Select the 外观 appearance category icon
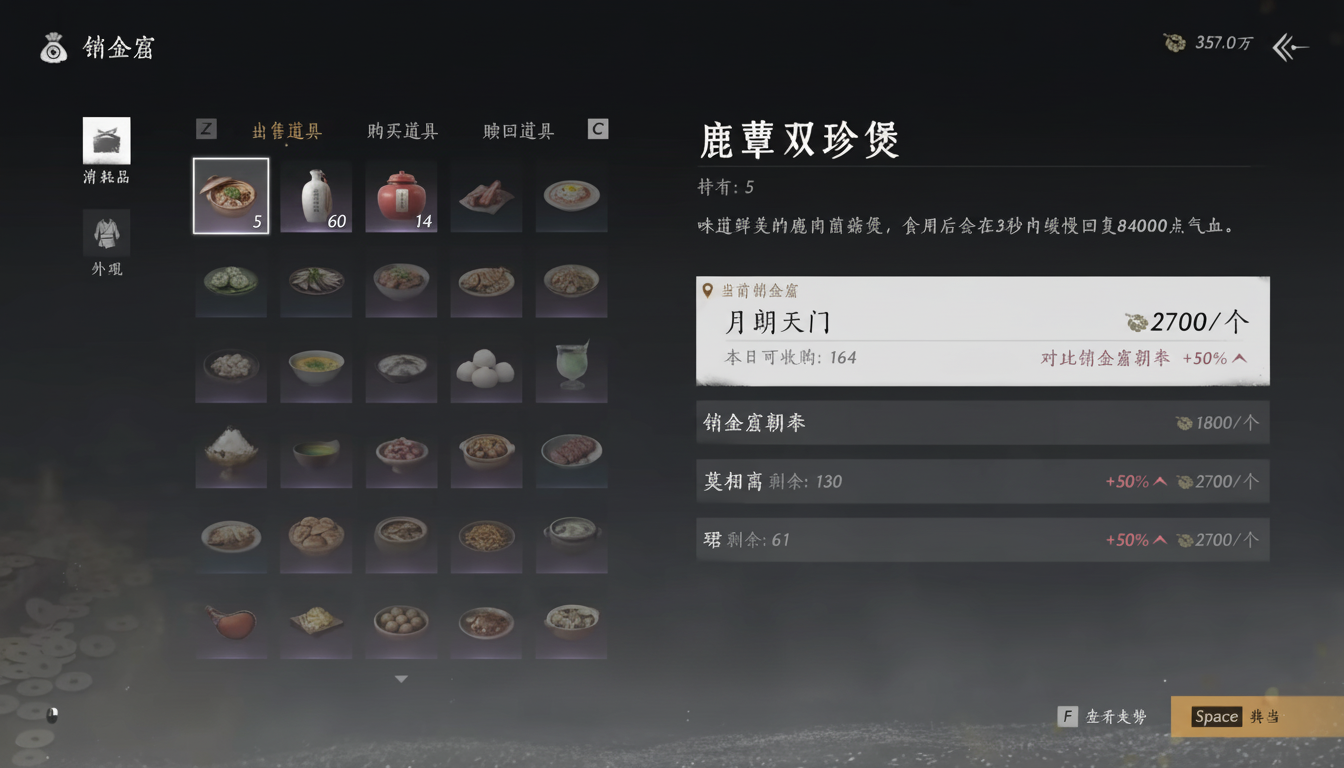This screenshot has width=1344, height=768. point(105,230)
